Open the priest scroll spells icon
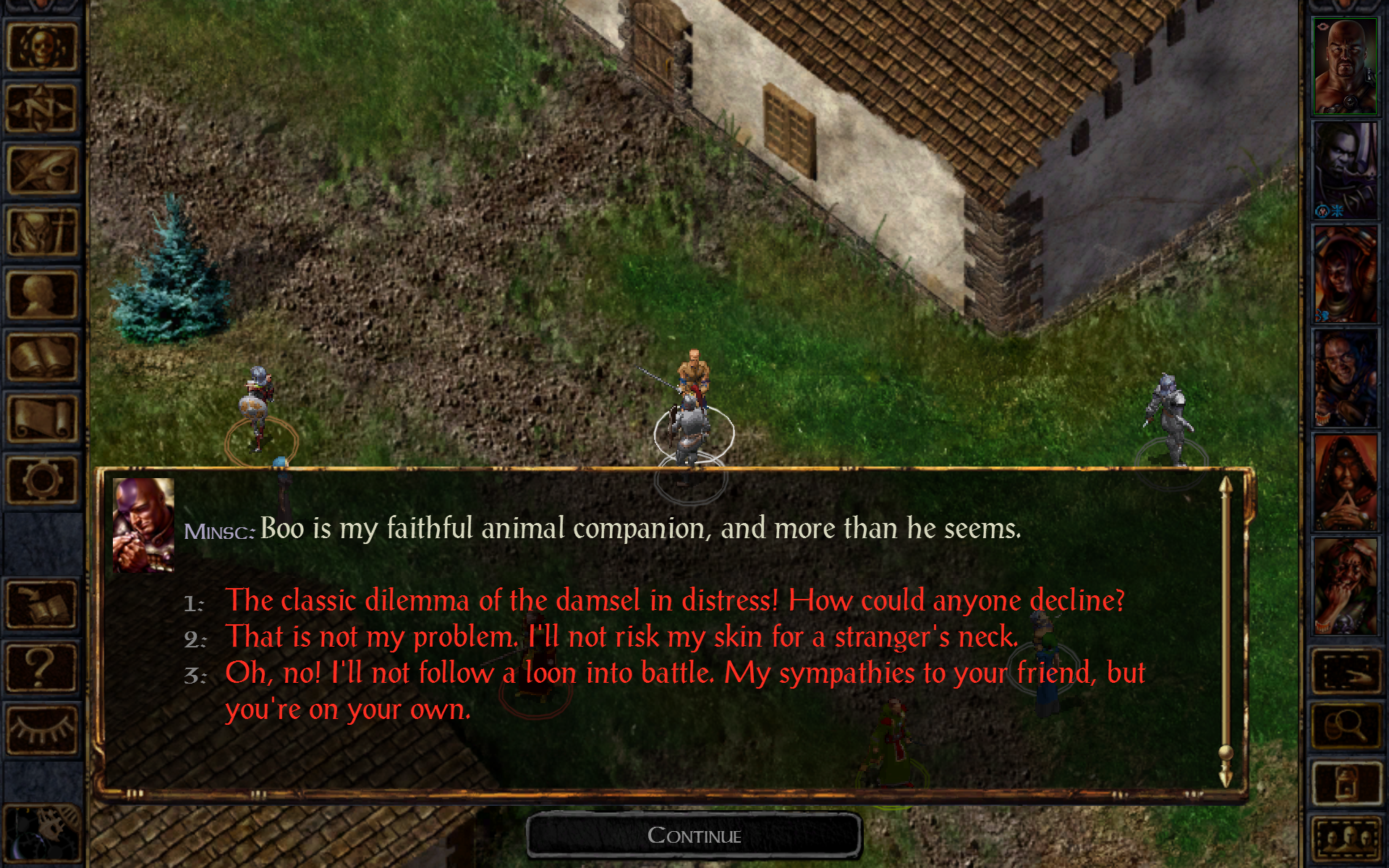Viewport: 1389px width, 868px height. [x=41, y=417]
